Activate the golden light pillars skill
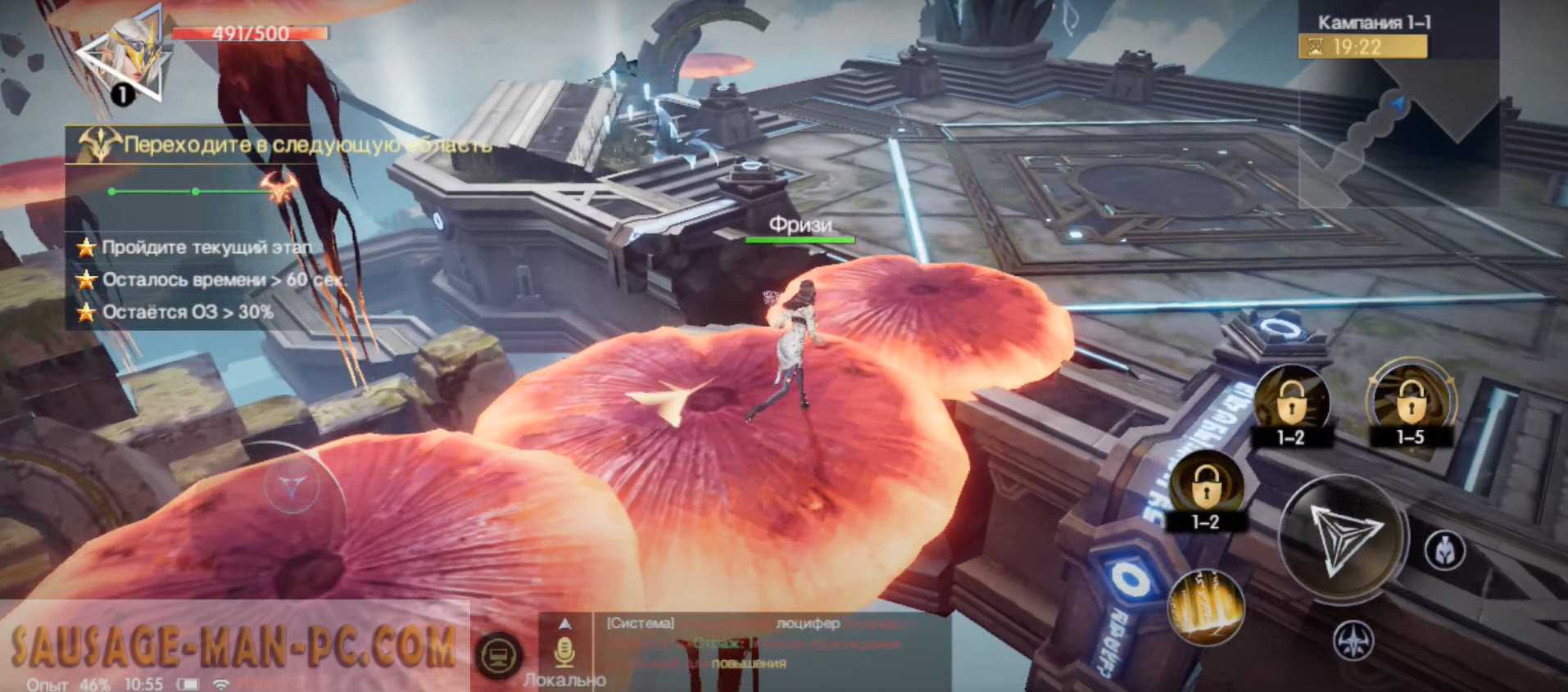Viewport: 1568px width, 692px height. pos(1205,607)
